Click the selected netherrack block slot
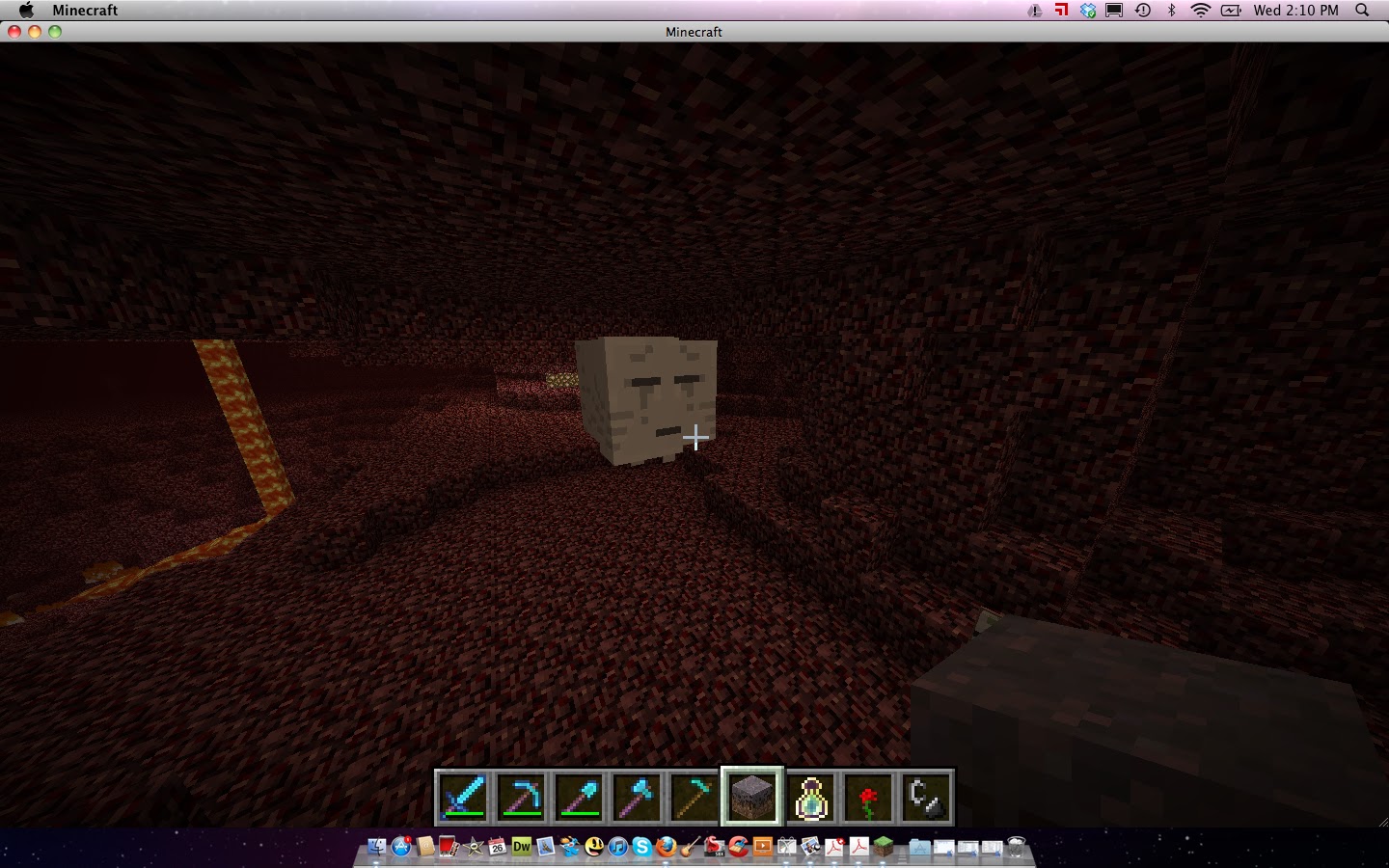The width and height of the screenshot is (1389, 868). [x=752, y=796]
